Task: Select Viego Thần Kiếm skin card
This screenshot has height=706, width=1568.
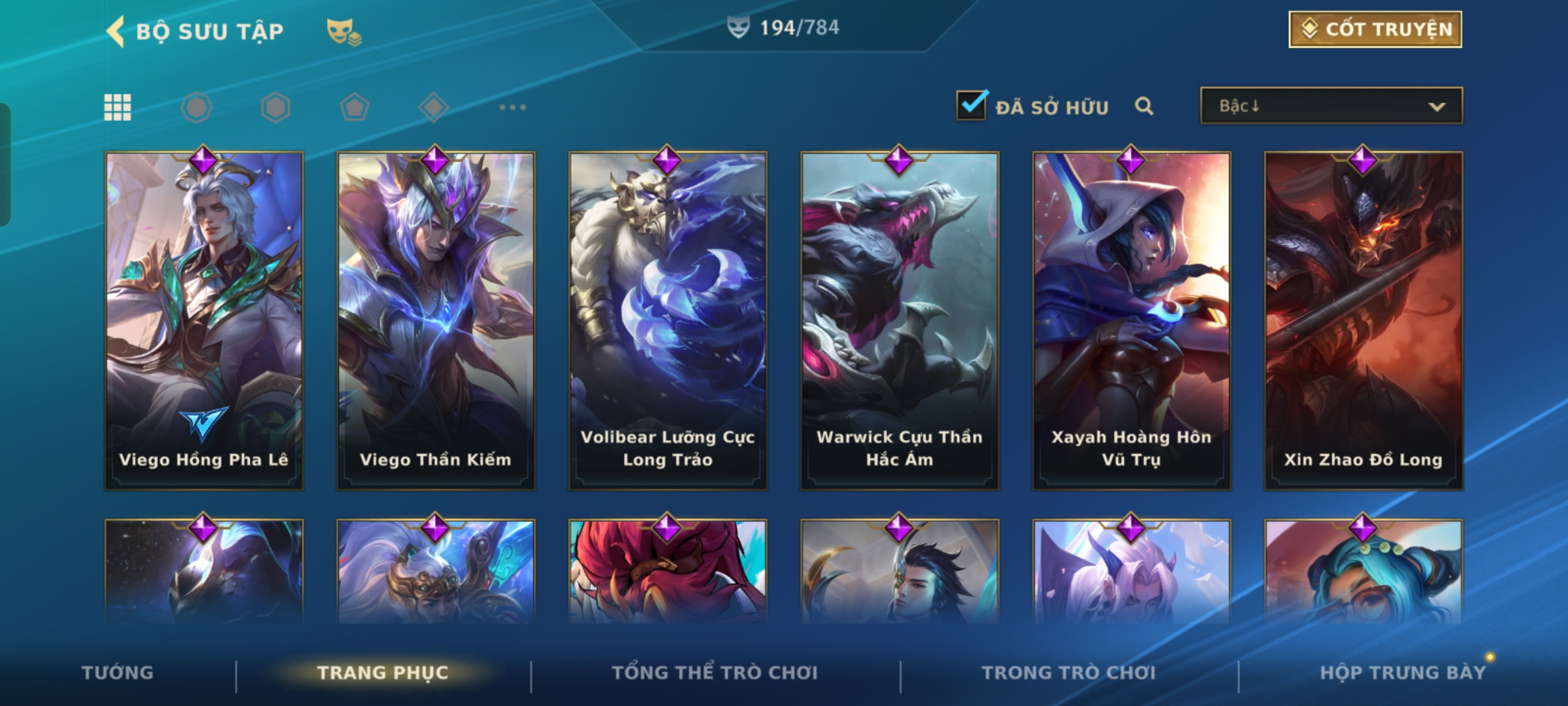Action: pyautogui.click(x=436, y=320)
